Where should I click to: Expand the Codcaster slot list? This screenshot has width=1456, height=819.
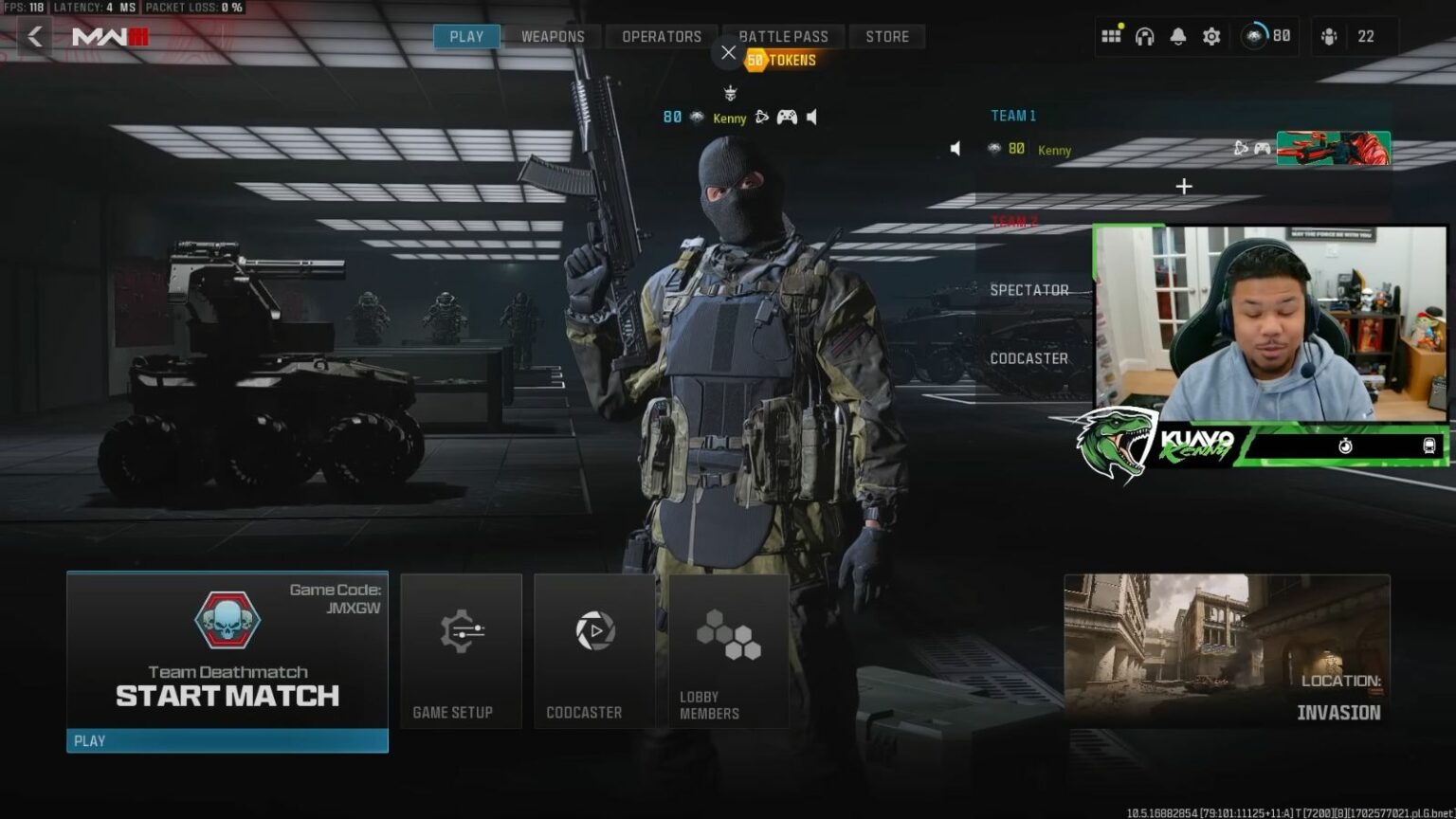click(1029, 359)
